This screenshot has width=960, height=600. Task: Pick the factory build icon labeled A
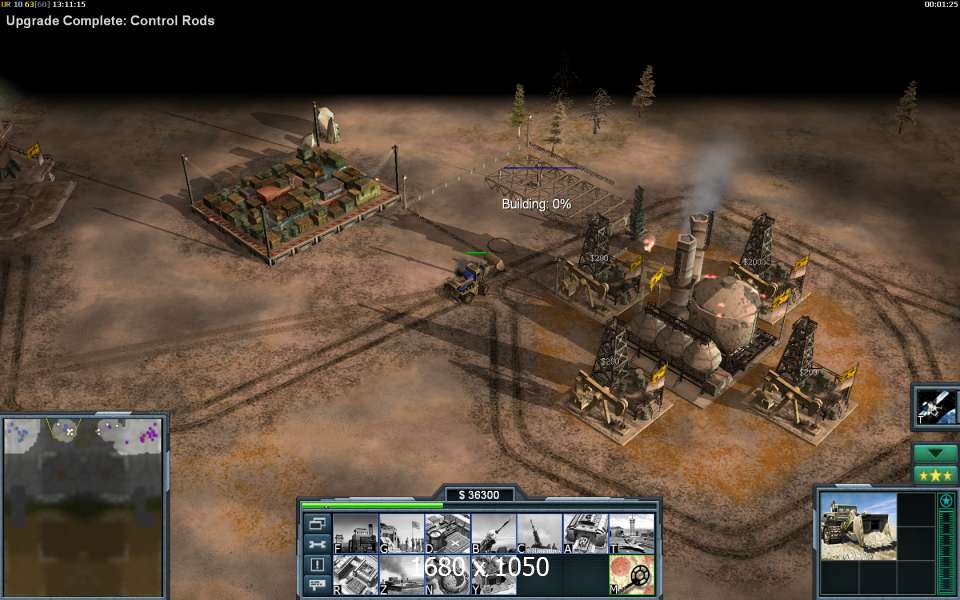[x=585, y=533]
